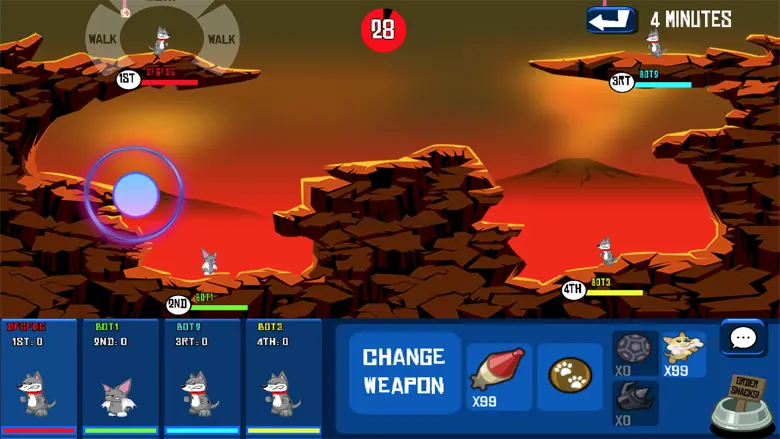Select the red rocket weapon
780x439 pixels.
499,376
